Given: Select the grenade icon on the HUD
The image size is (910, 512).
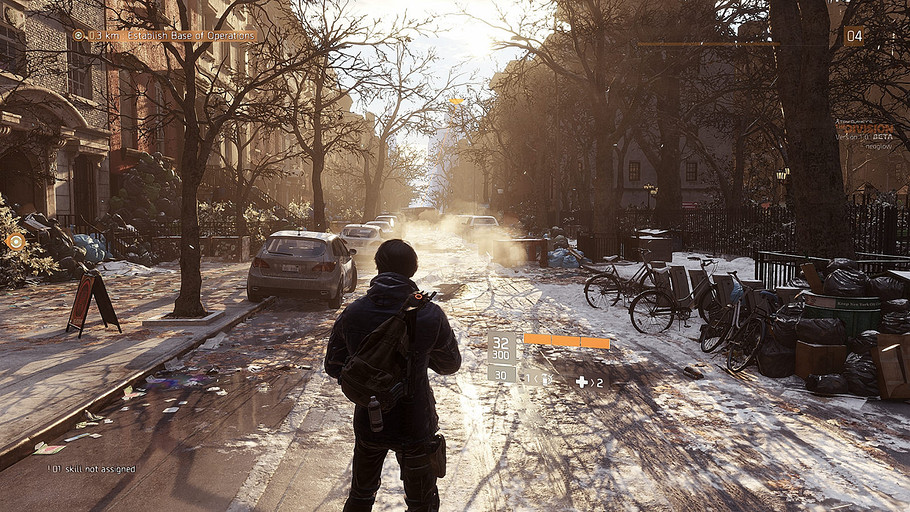Looking at the screenshot, I should pos(545,379).
